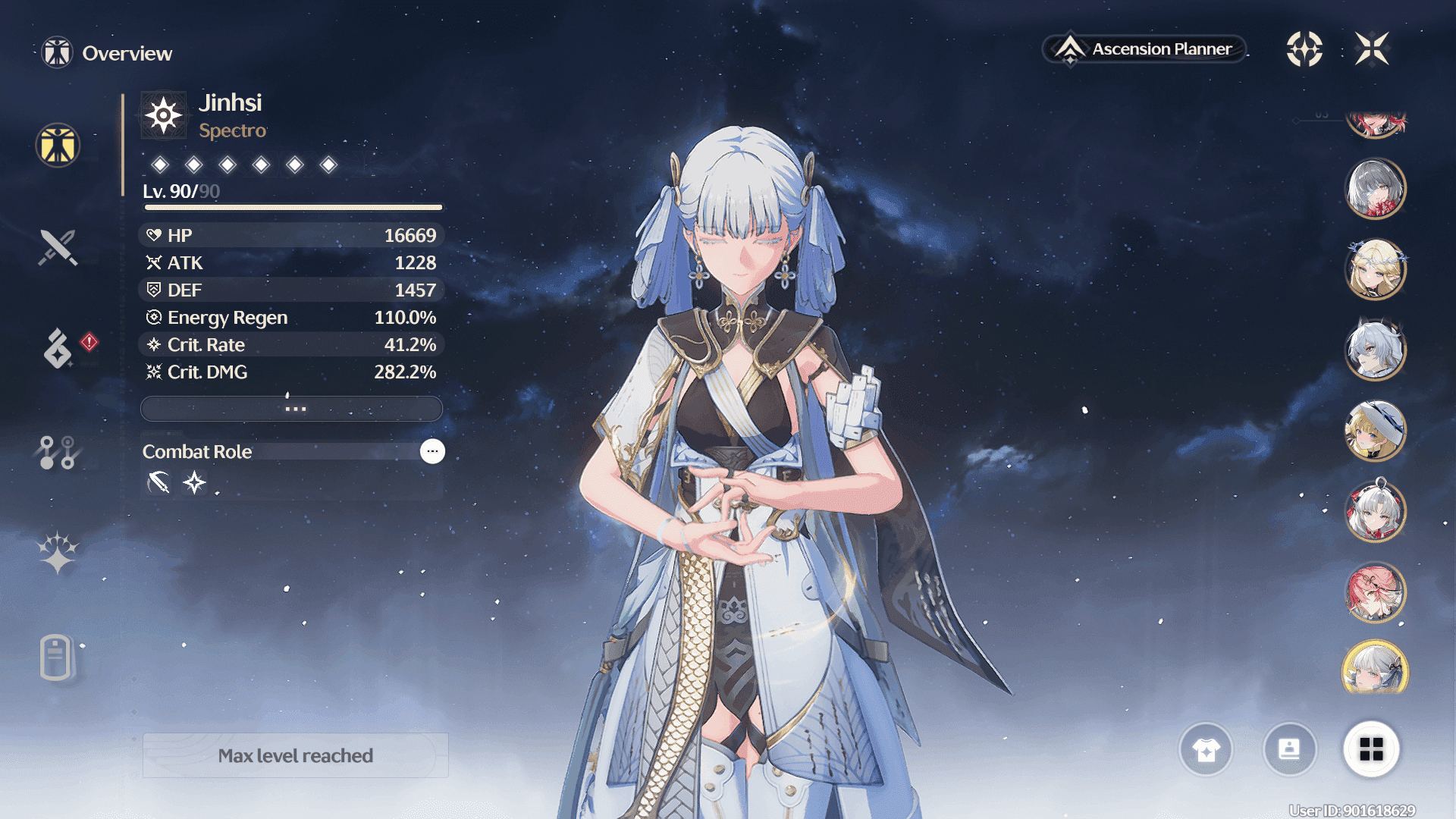This screenshot has width=1456, height=819.
Task: Open the Resonance Chain star tab
Action: pos(58,553)
